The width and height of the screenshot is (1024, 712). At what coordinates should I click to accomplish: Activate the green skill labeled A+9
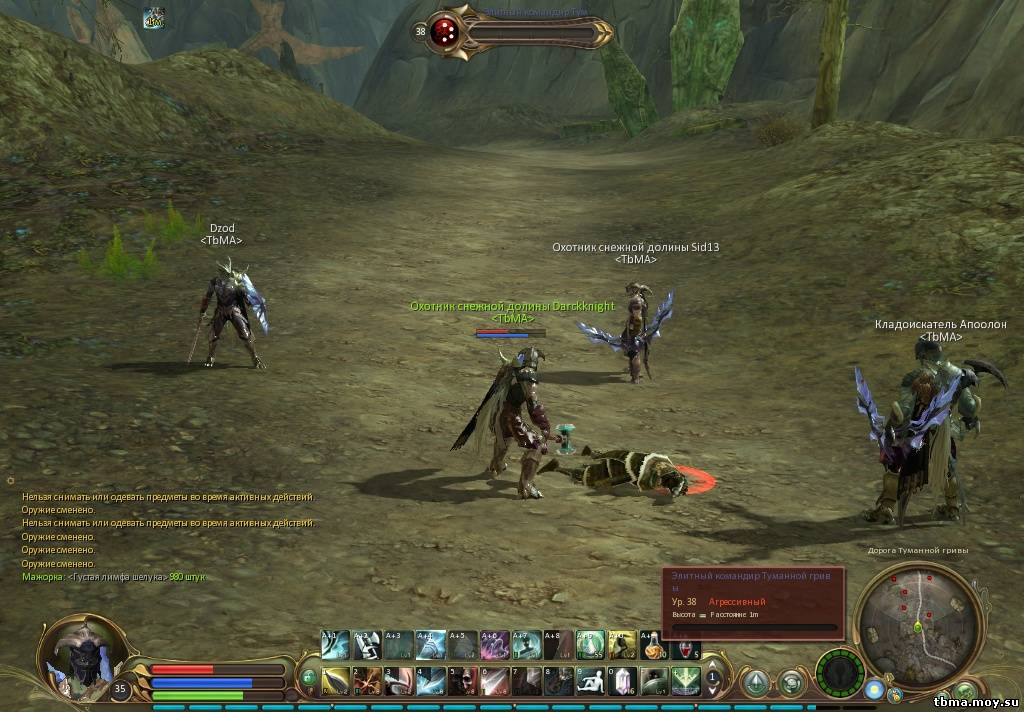click(590, 646)
